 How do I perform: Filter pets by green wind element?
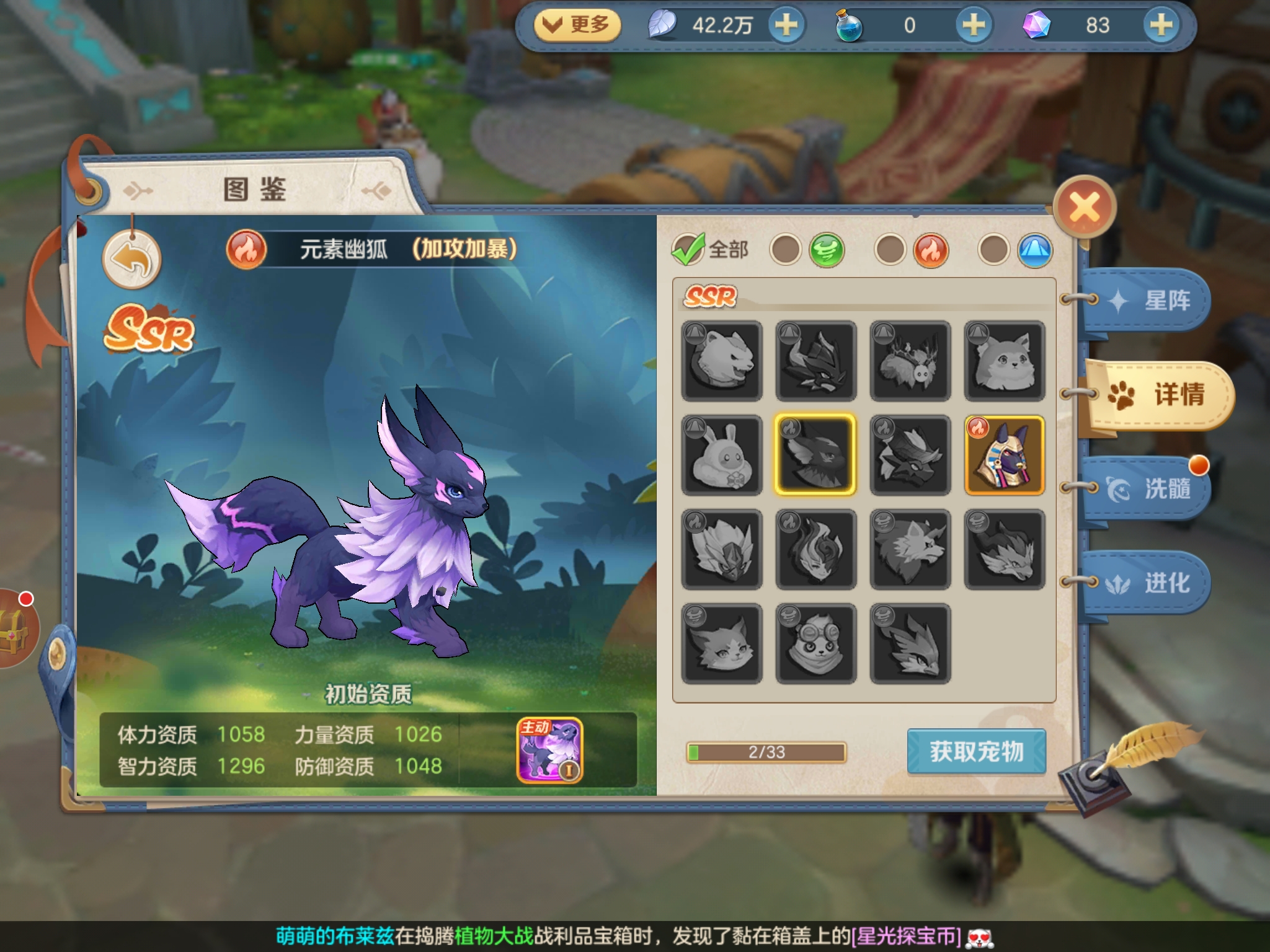(x=827, y=250)
